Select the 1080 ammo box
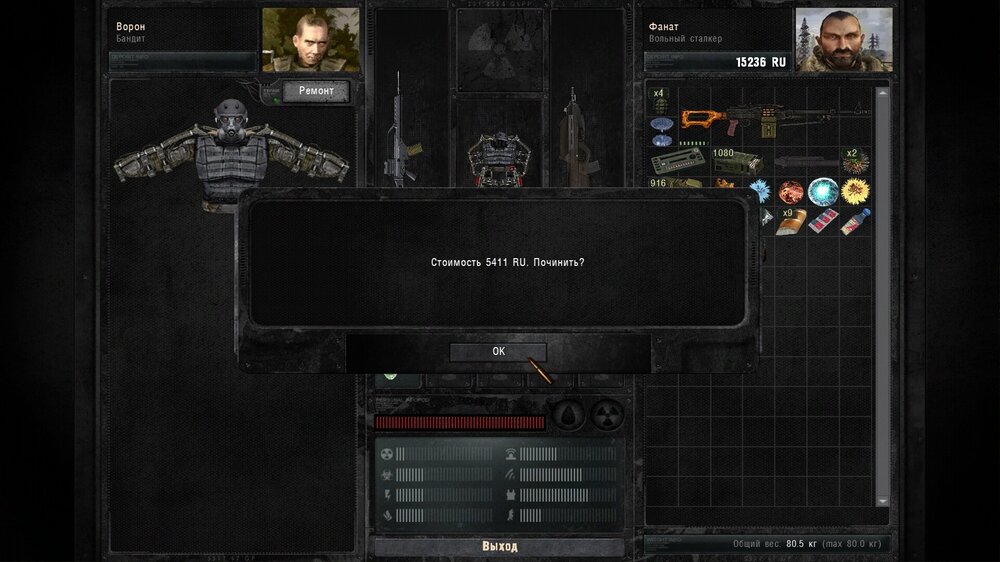1000x562 pixels. [736, 162]
